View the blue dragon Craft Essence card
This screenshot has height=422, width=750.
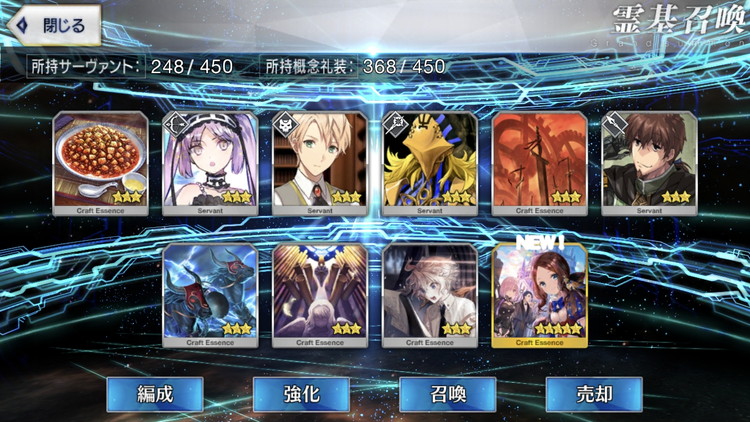tap(210, 294)
